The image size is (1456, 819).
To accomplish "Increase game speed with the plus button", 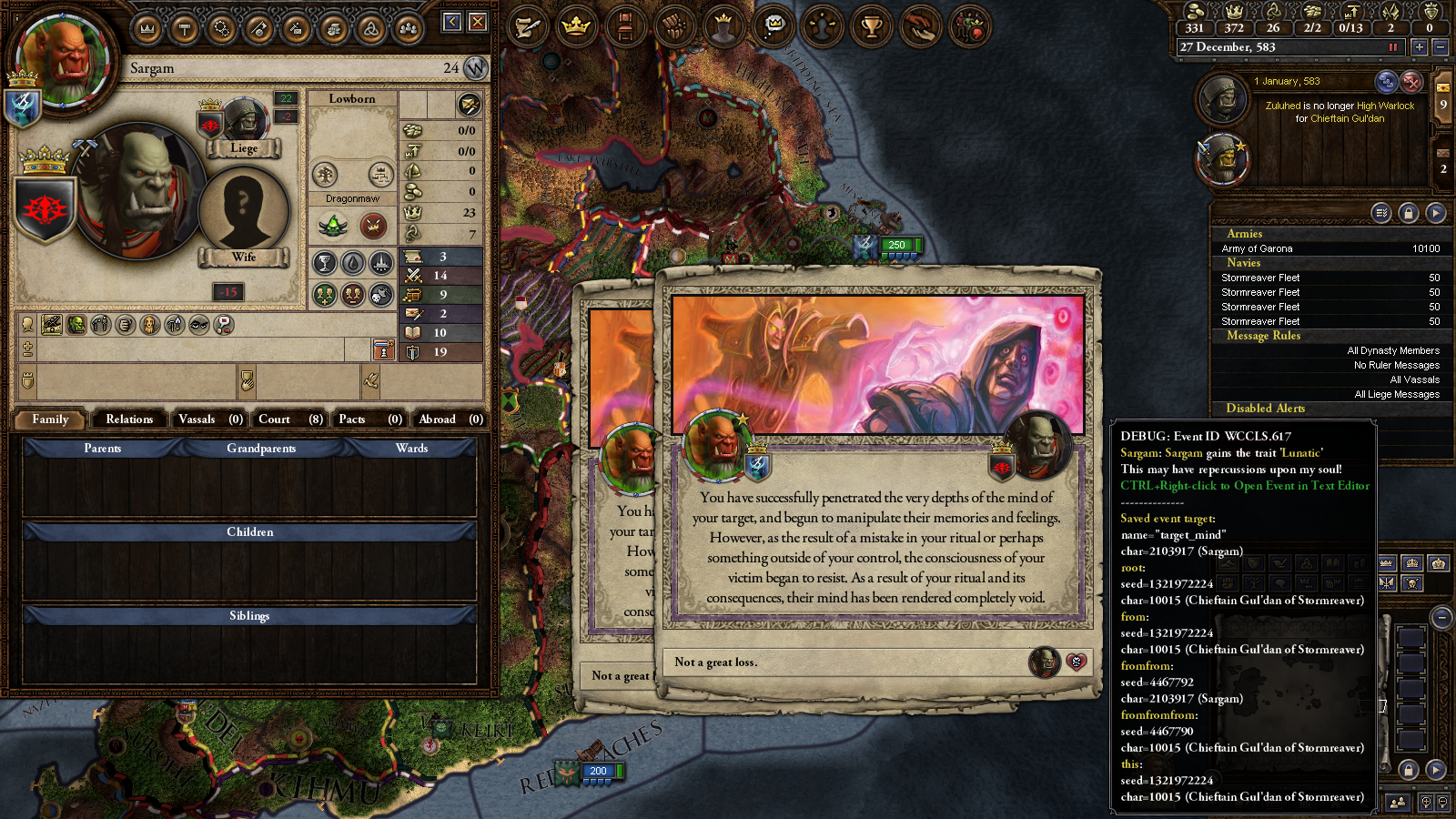I will pyautogui.click(x=1420, y=47).
